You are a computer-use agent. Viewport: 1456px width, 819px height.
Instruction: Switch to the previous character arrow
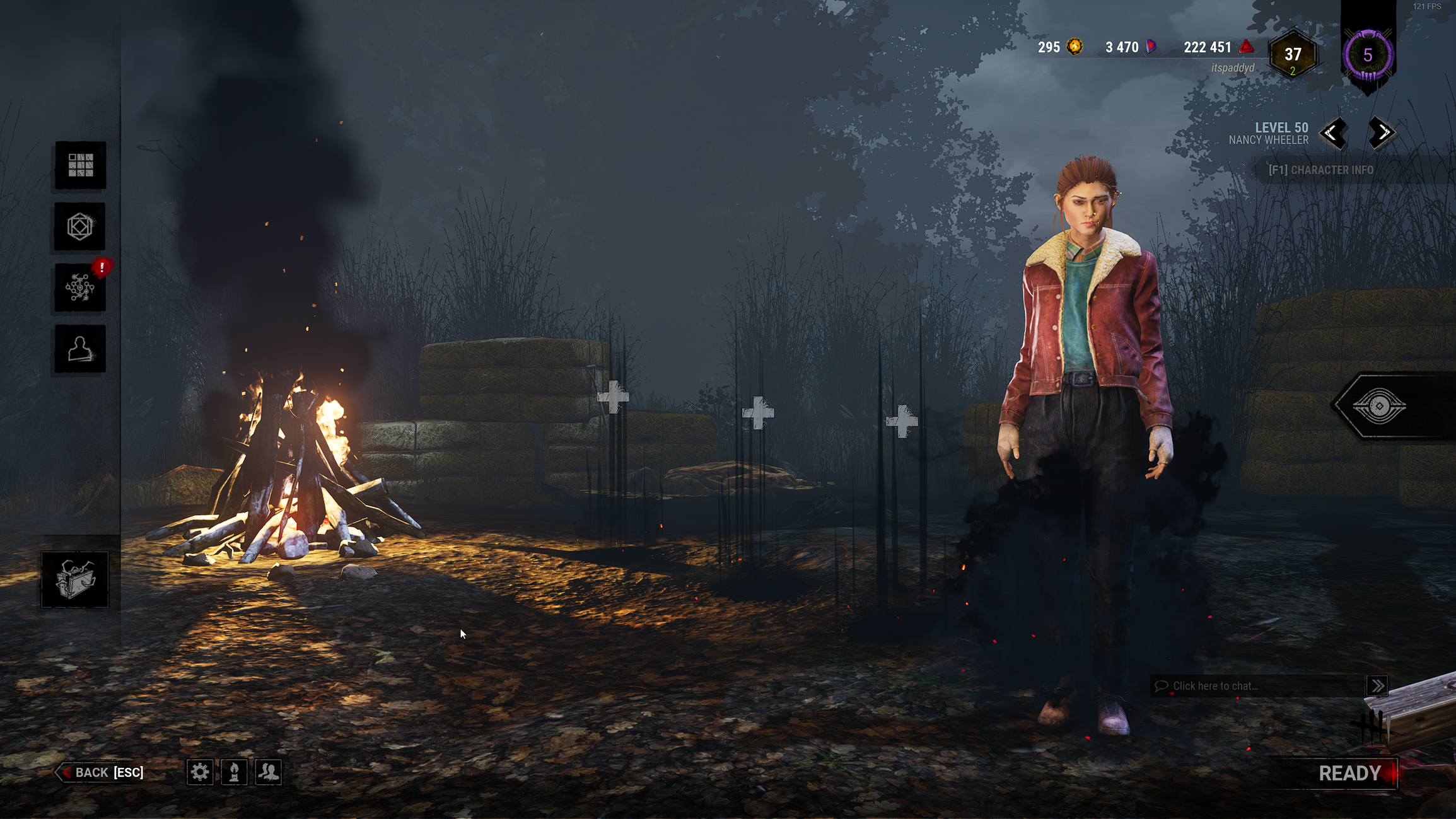point(1332,133)
